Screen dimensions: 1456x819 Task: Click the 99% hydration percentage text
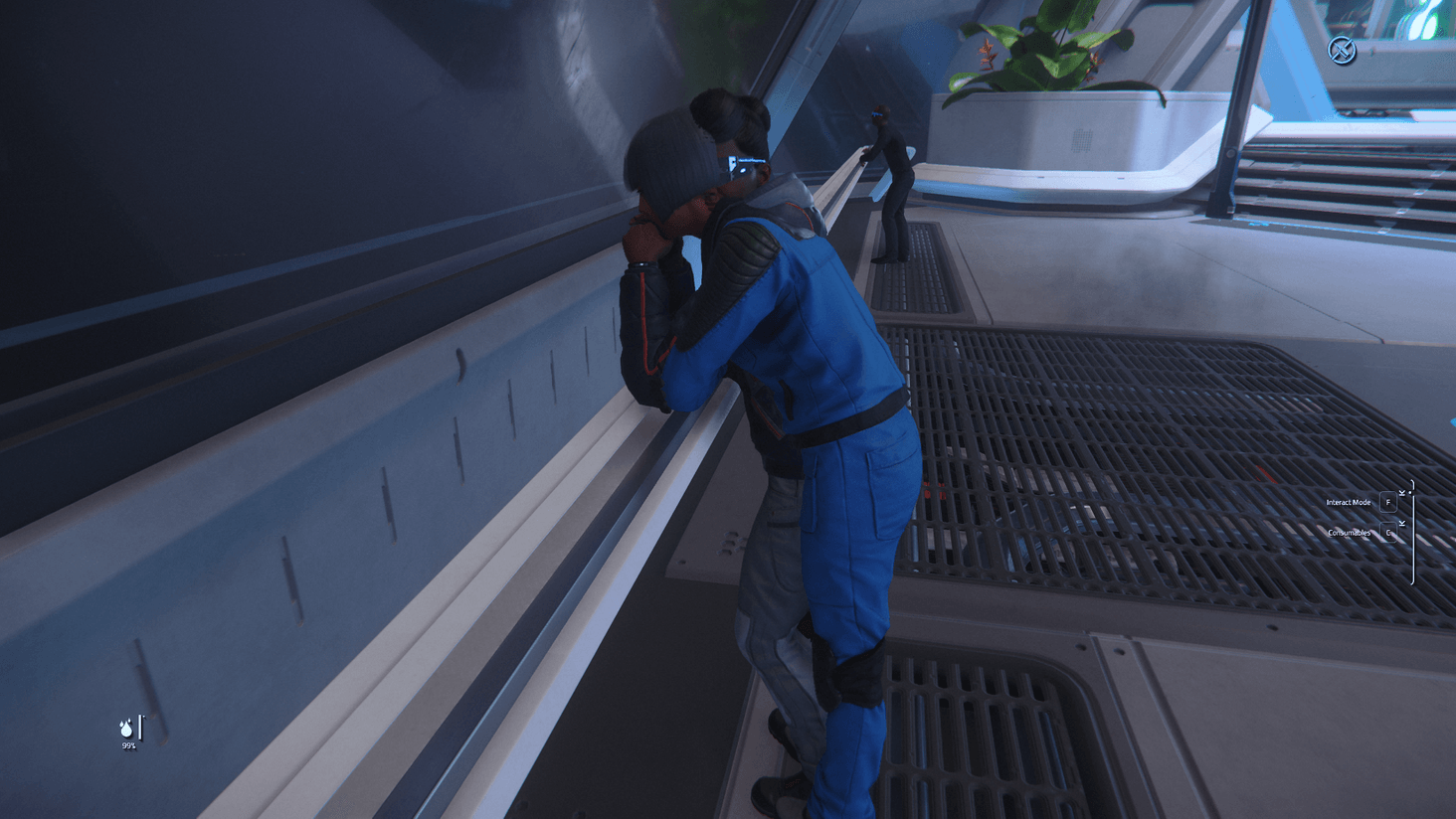(x=128, y=745)
